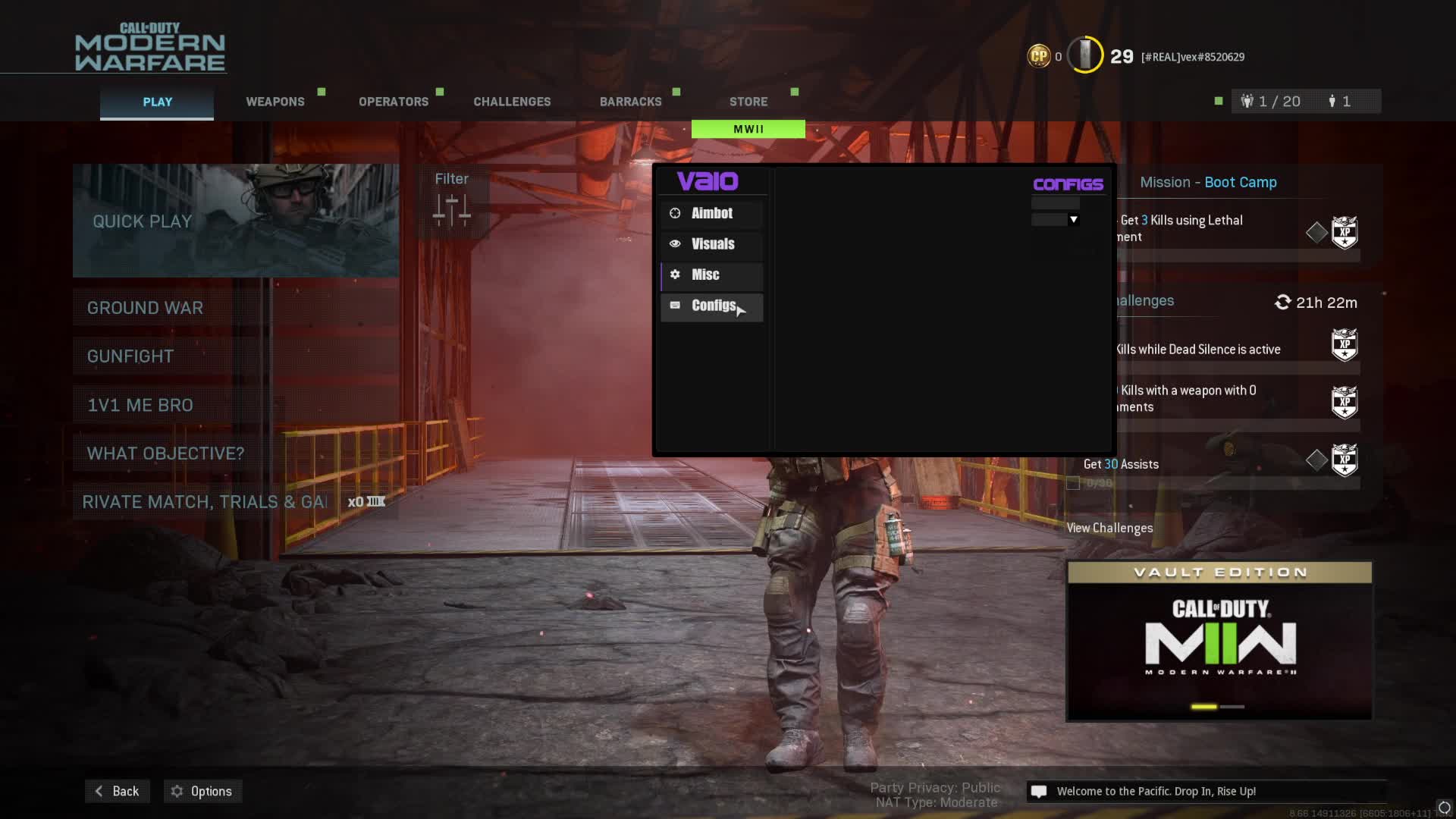Viewport: 1456px width, 819px height.
Task: Go to the Challenges tab
Action: (512, 102)
